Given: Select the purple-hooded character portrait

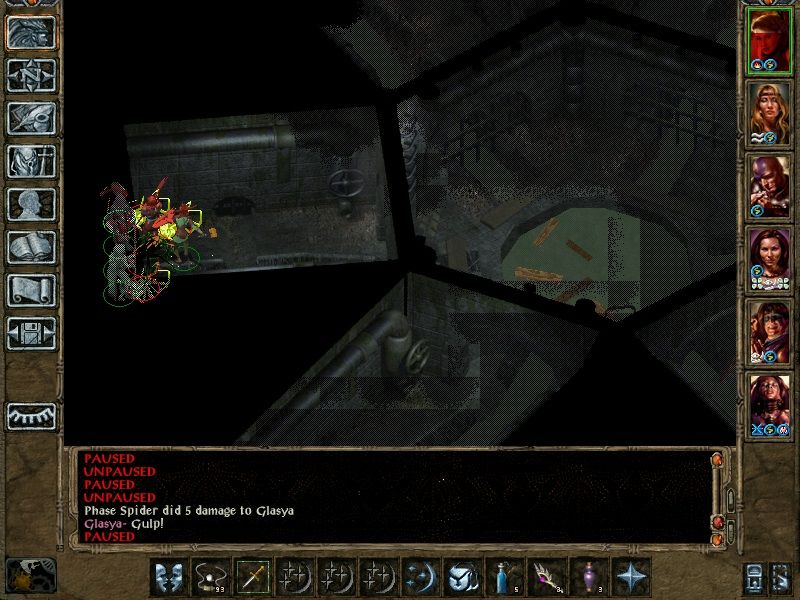Looking at the screenshot, I should [x=768, y=186].
